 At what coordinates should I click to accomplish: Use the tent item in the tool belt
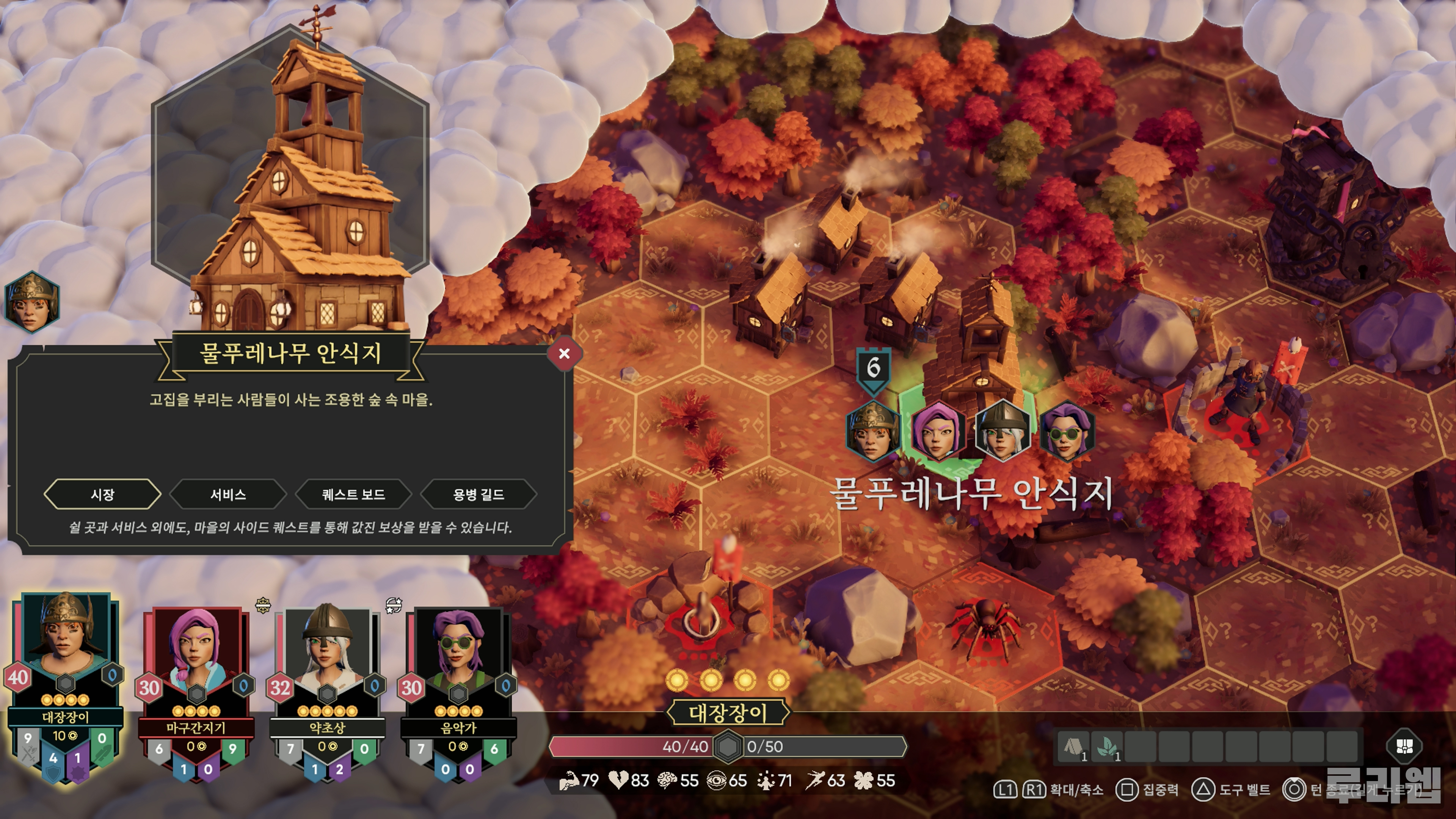click(1073, 747)
